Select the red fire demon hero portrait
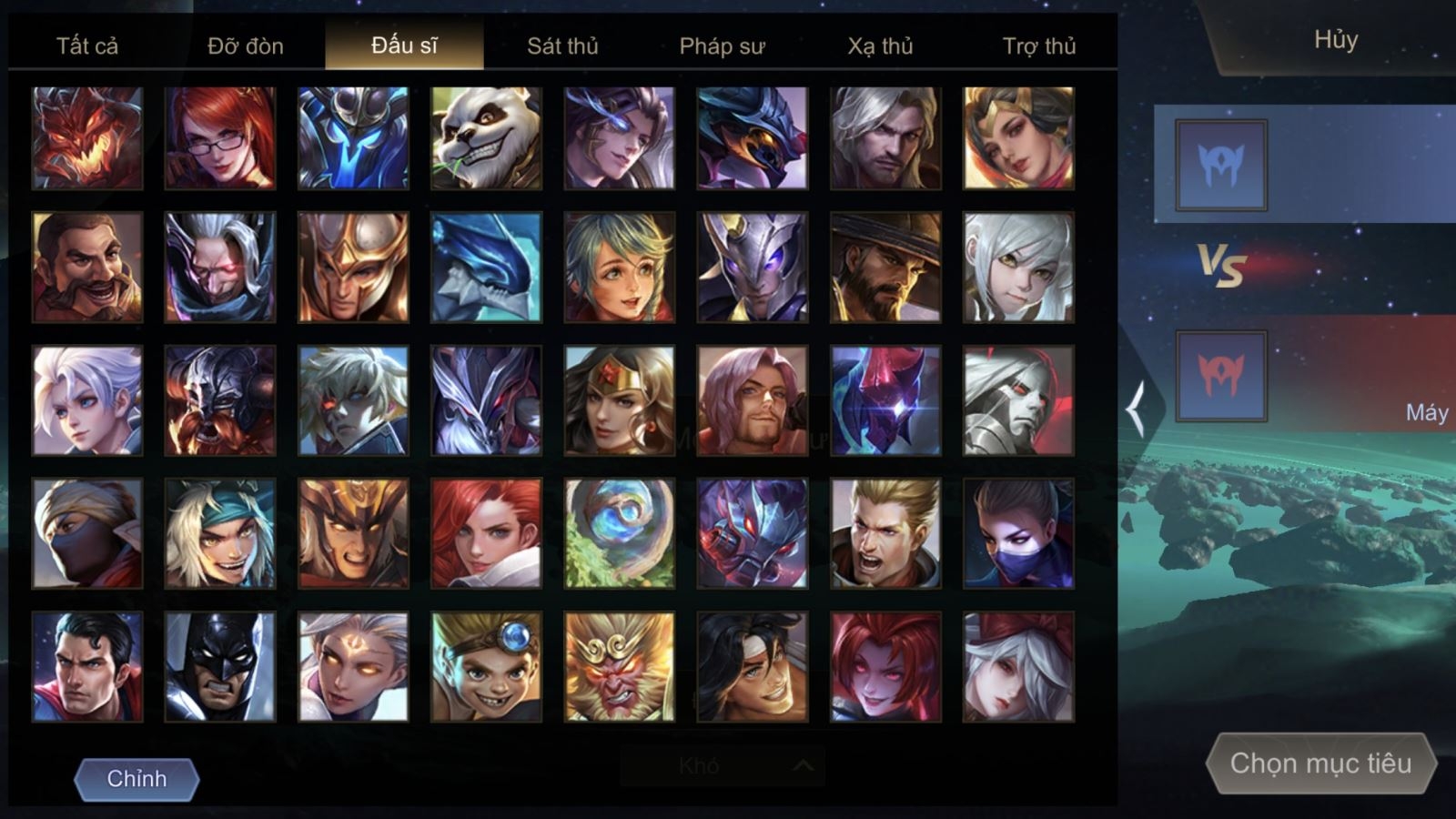1456x819 pixels. (87, 138)
